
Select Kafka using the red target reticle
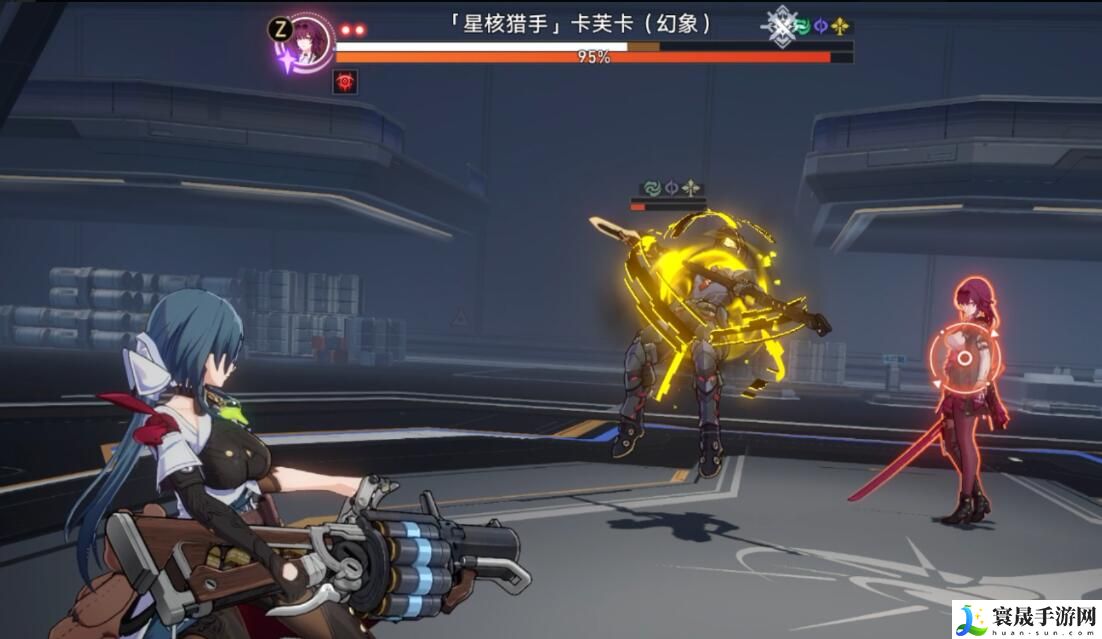(963, 357)
